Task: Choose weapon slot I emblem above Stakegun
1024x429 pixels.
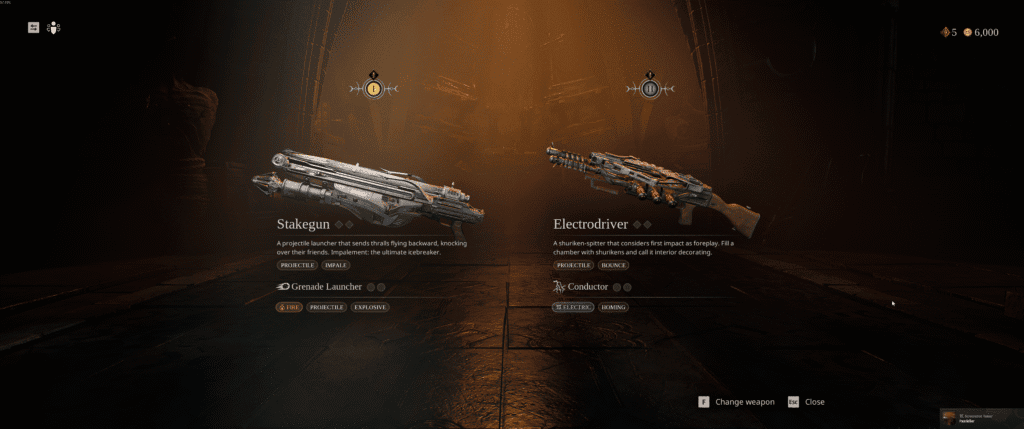Action: coord(374,89)
